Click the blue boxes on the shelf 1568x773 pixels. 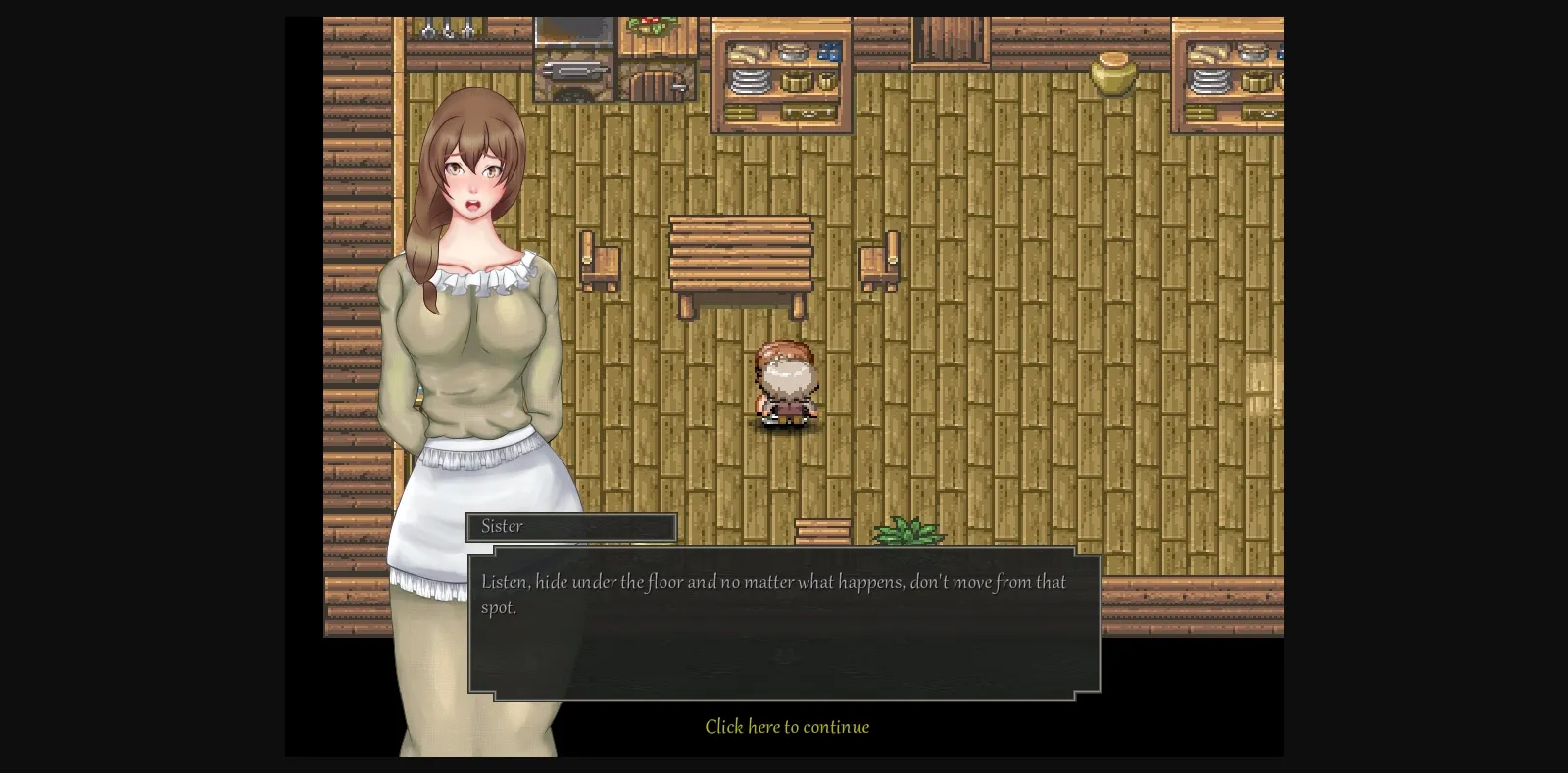[830, 51]
